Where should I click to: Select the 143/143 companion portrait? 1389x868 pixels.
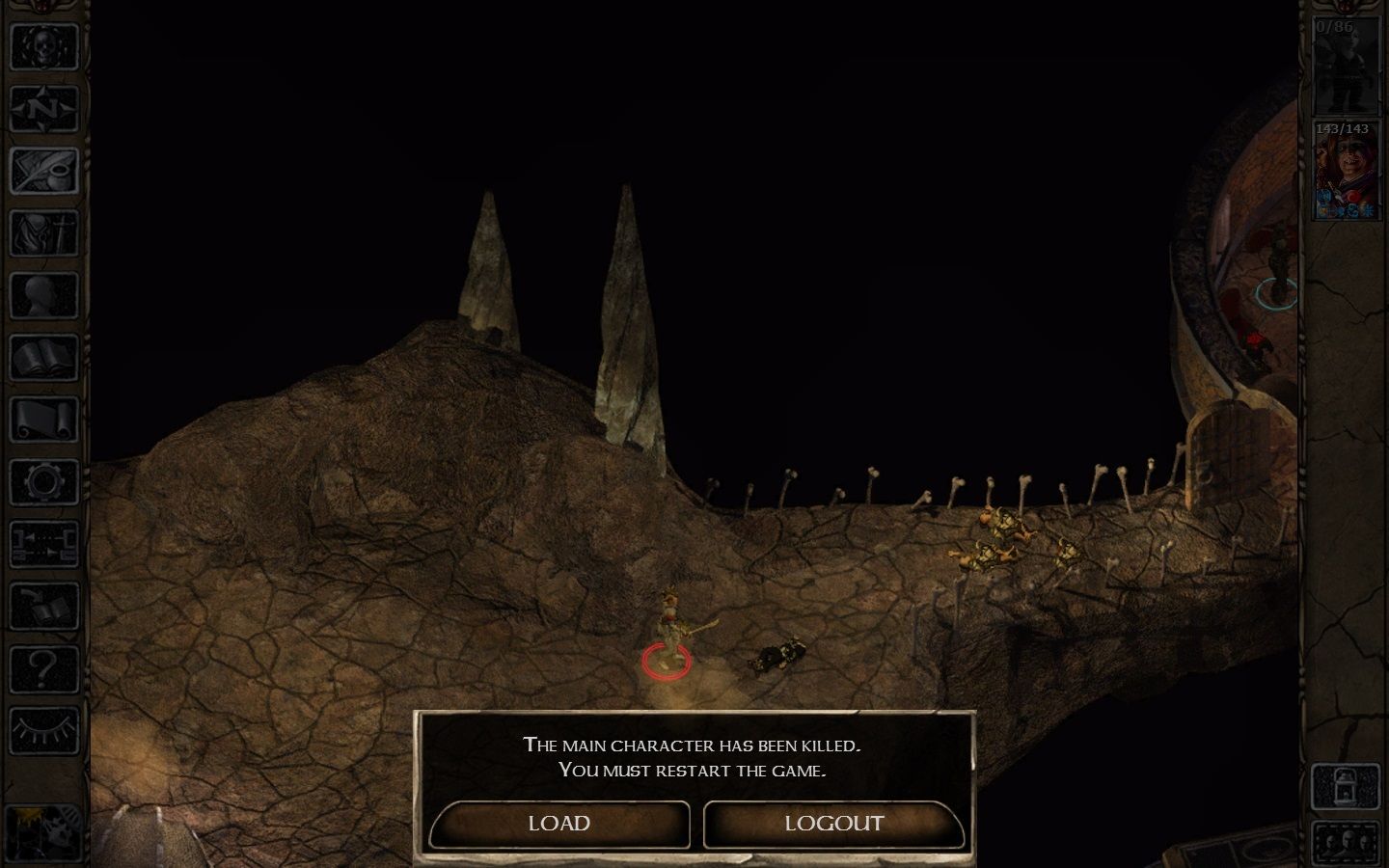pyautogui.click(x=1347, y=171)
